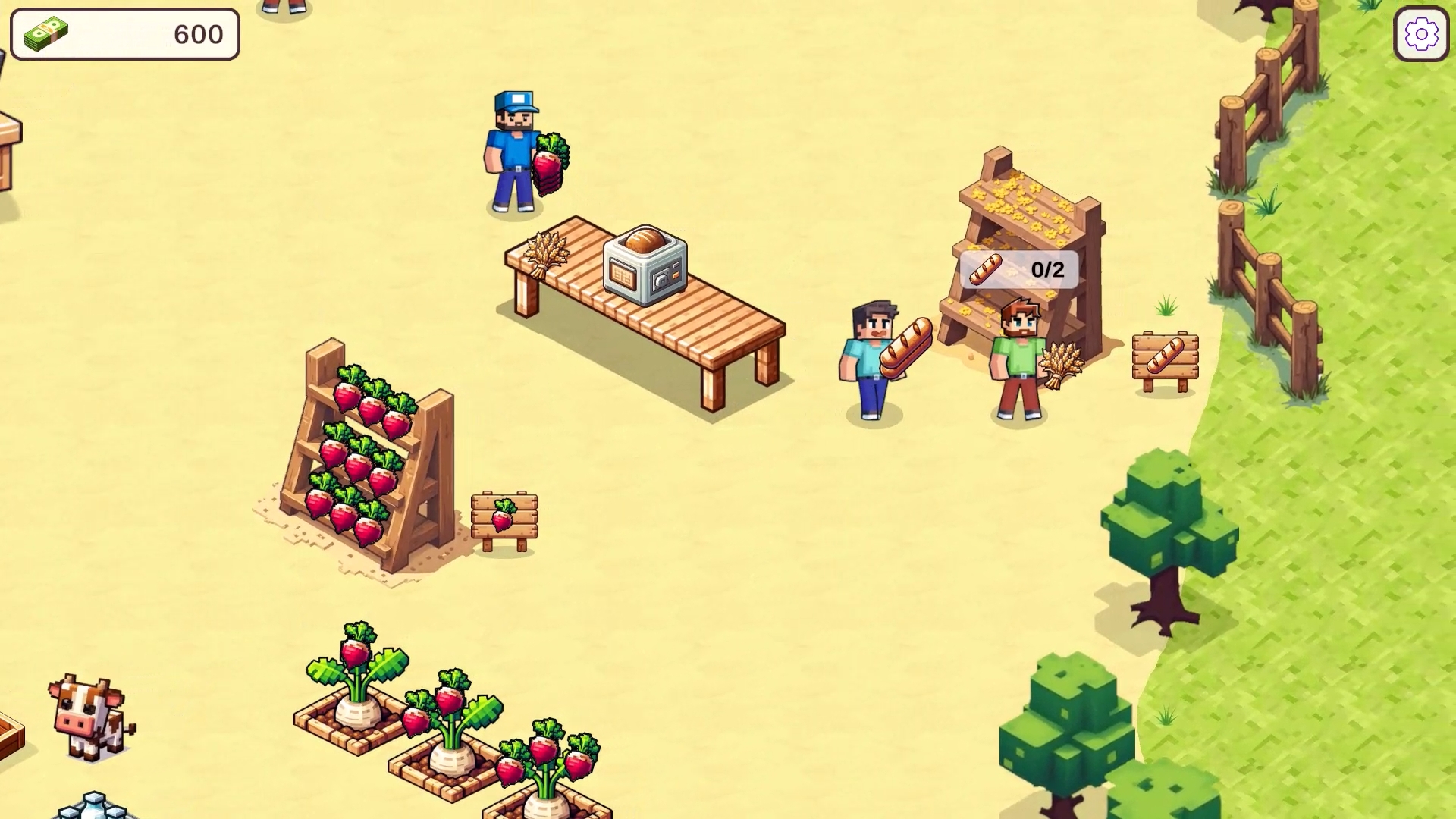Select the customer carrying a baguette

(x=872, y=356)
